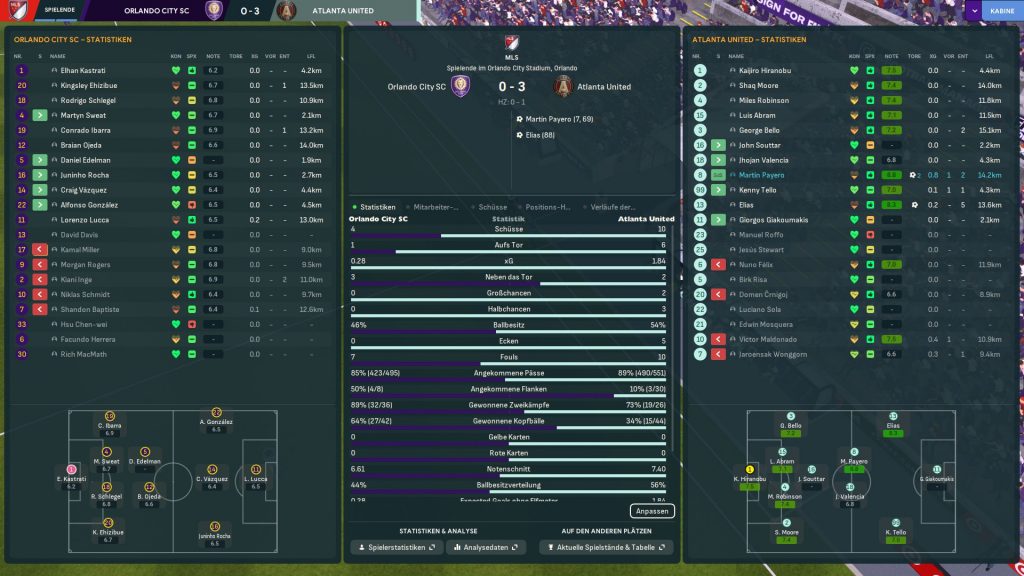Screen dimensions: 1024x576
Task: Open the dropdown arrow beside Kabine
Action: tap(974, 11)
